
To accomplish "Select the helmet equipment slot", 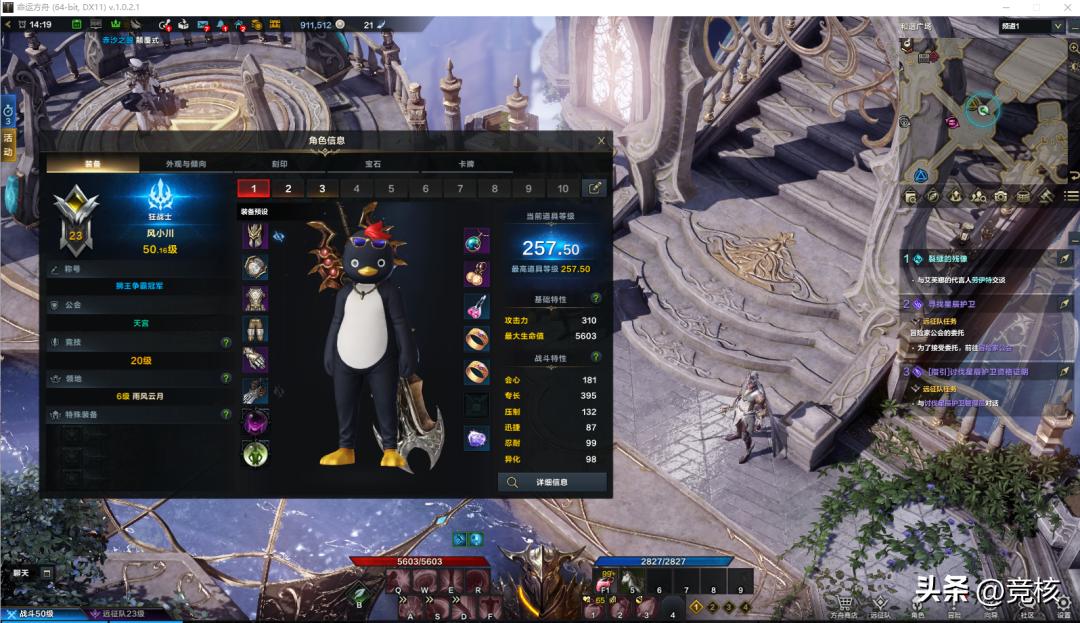I will pos(255,236).
